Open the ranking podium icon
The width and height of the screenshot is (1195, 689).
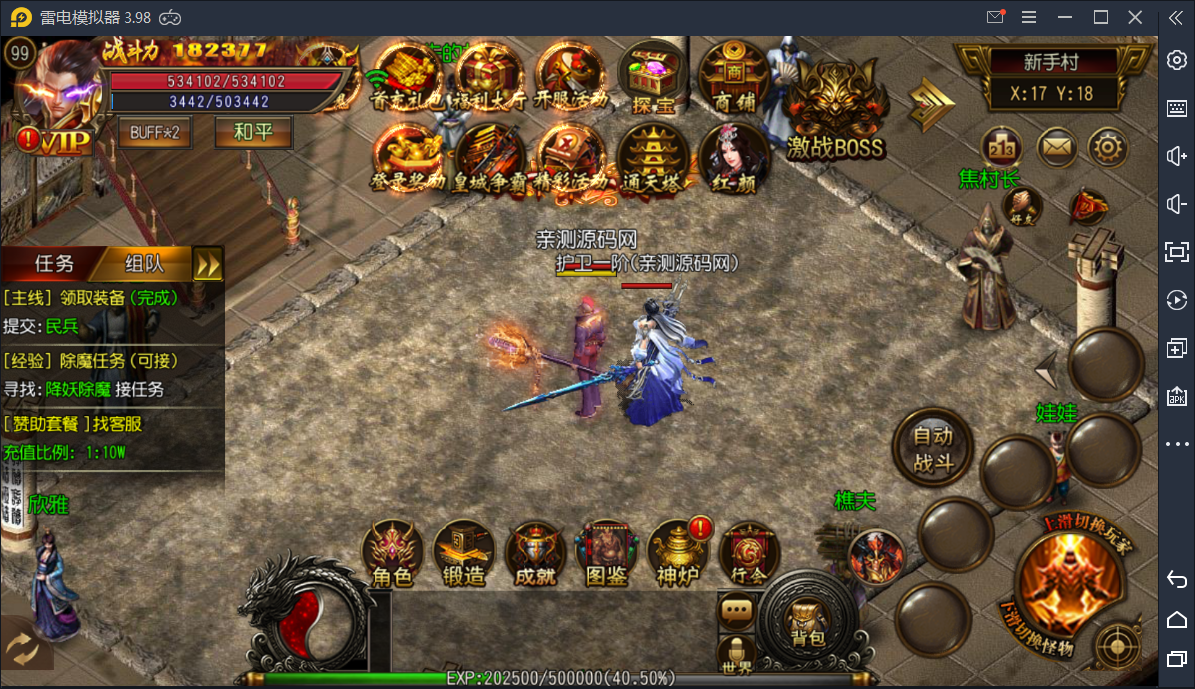coord(1001,148)
